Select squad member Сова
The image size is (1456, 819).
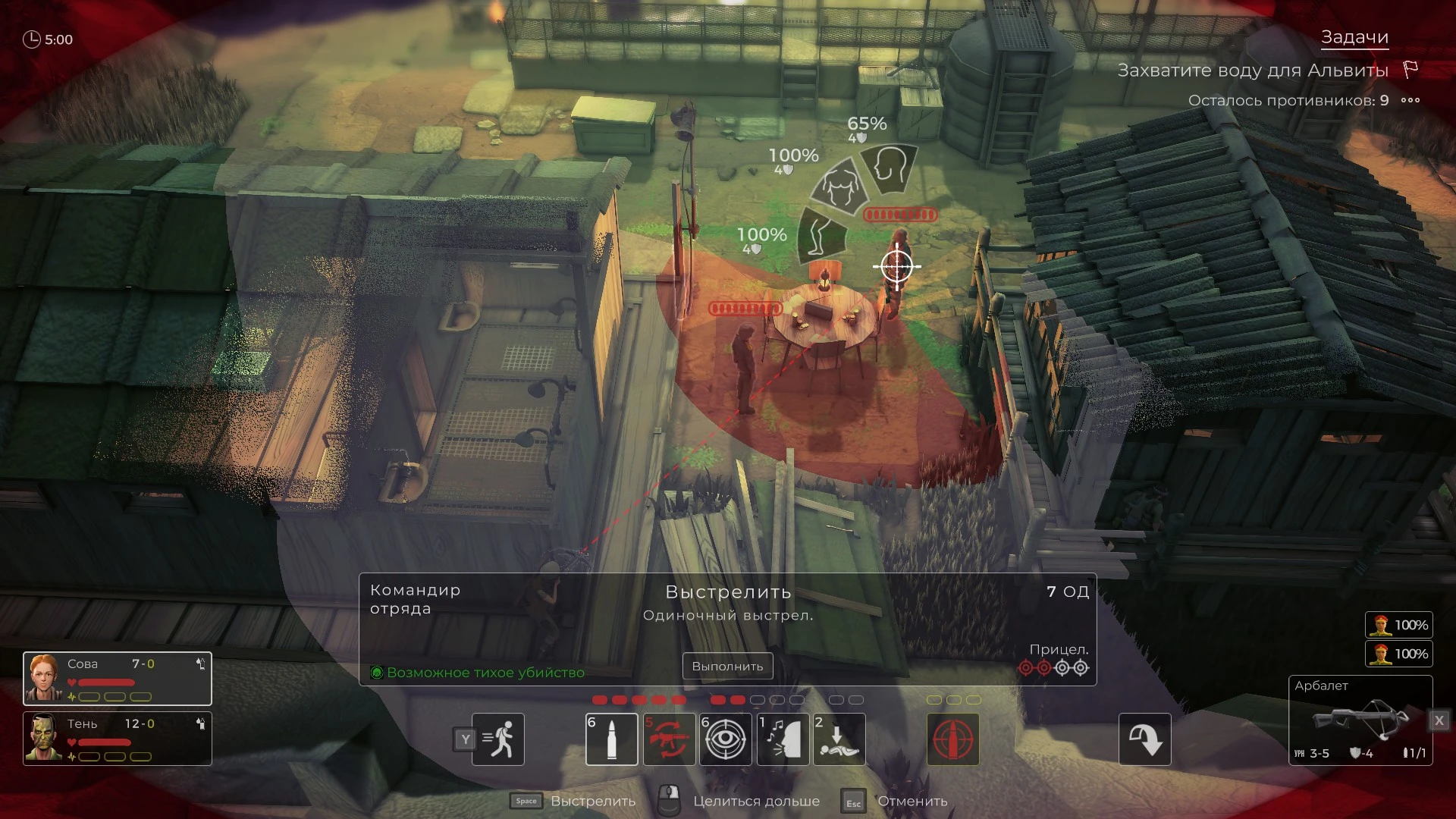[117, 679]
